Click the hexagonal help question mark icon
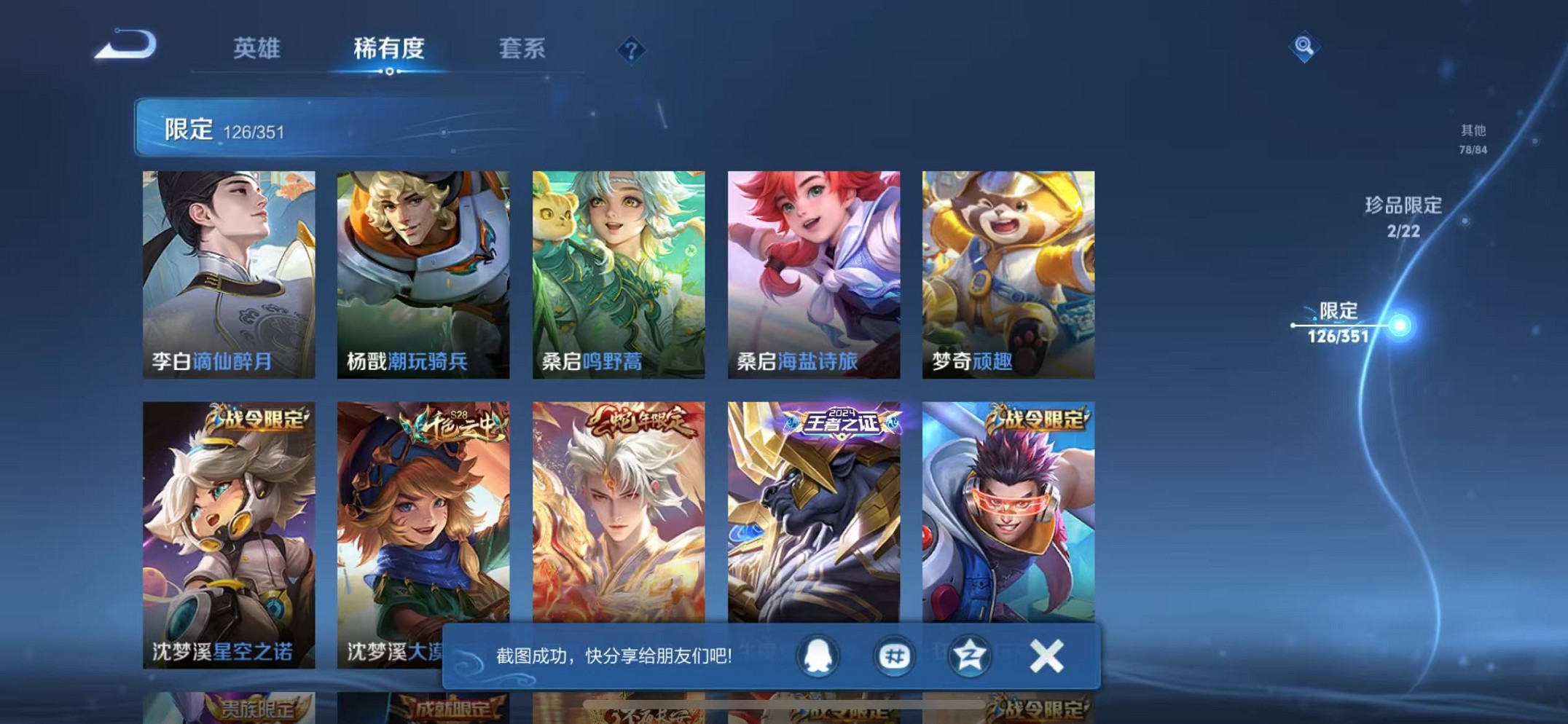Viewport: 1568px width, 724px height. [x=631, y=50]
